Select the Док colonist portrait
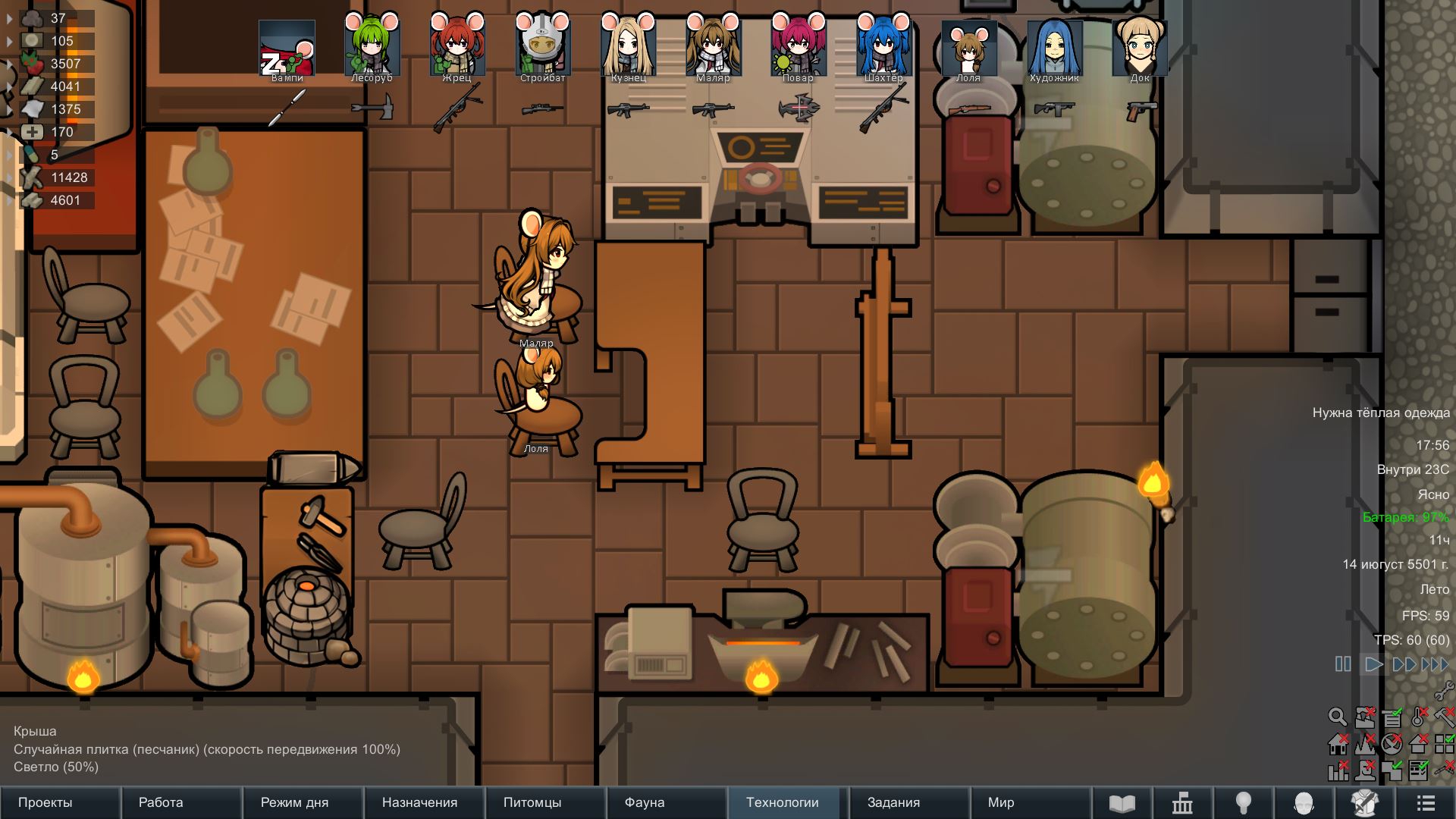 point(1140,47)
